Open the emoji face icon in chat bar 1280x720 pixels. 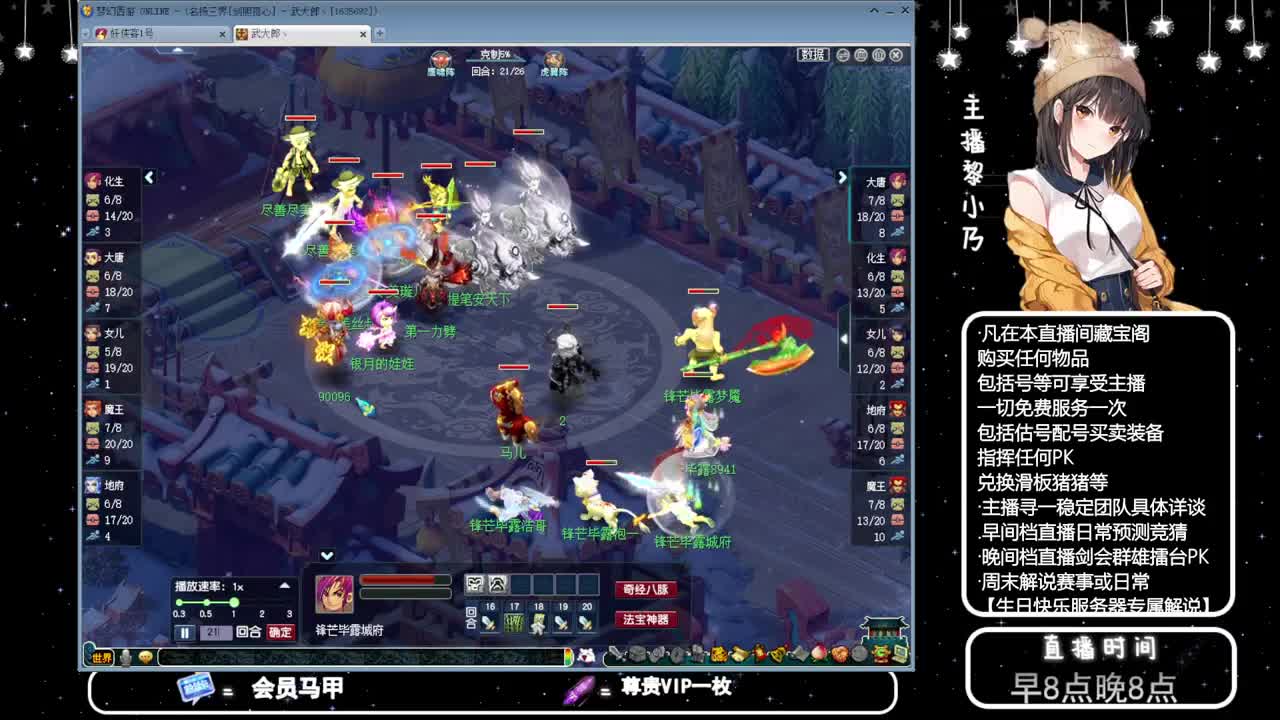pos(147,656)
